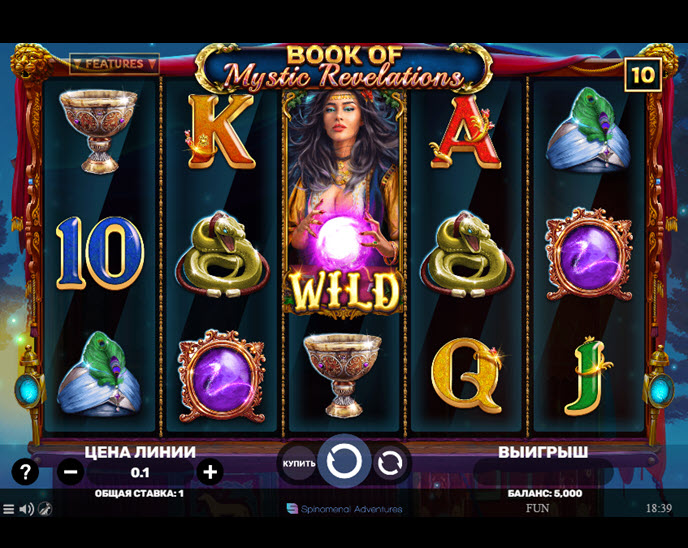
Task: Toggle sound with the speaker icon
Action: [26, 509]
